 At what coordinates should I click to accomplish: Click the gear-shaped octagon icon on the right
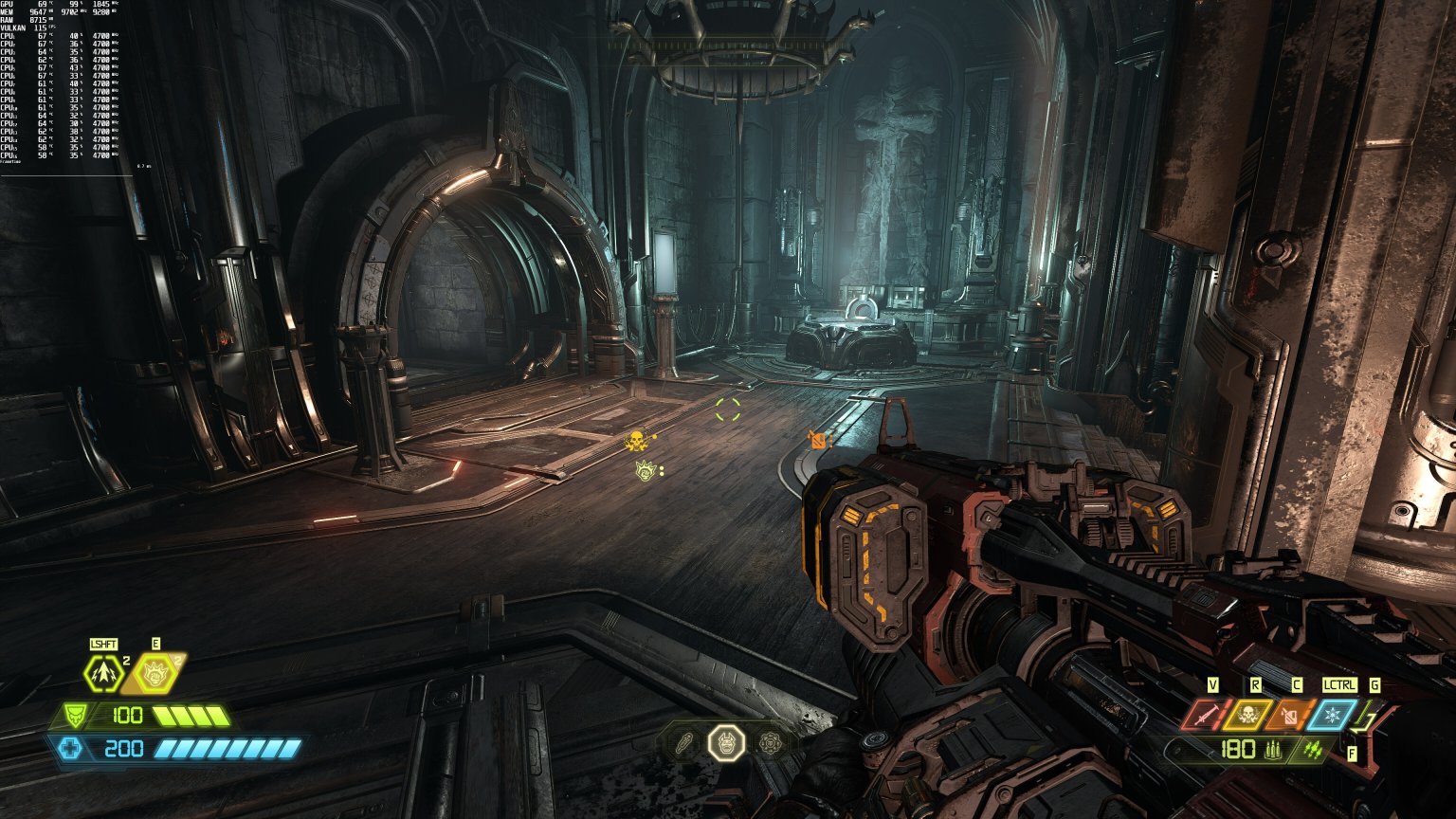tap(771, 742)
